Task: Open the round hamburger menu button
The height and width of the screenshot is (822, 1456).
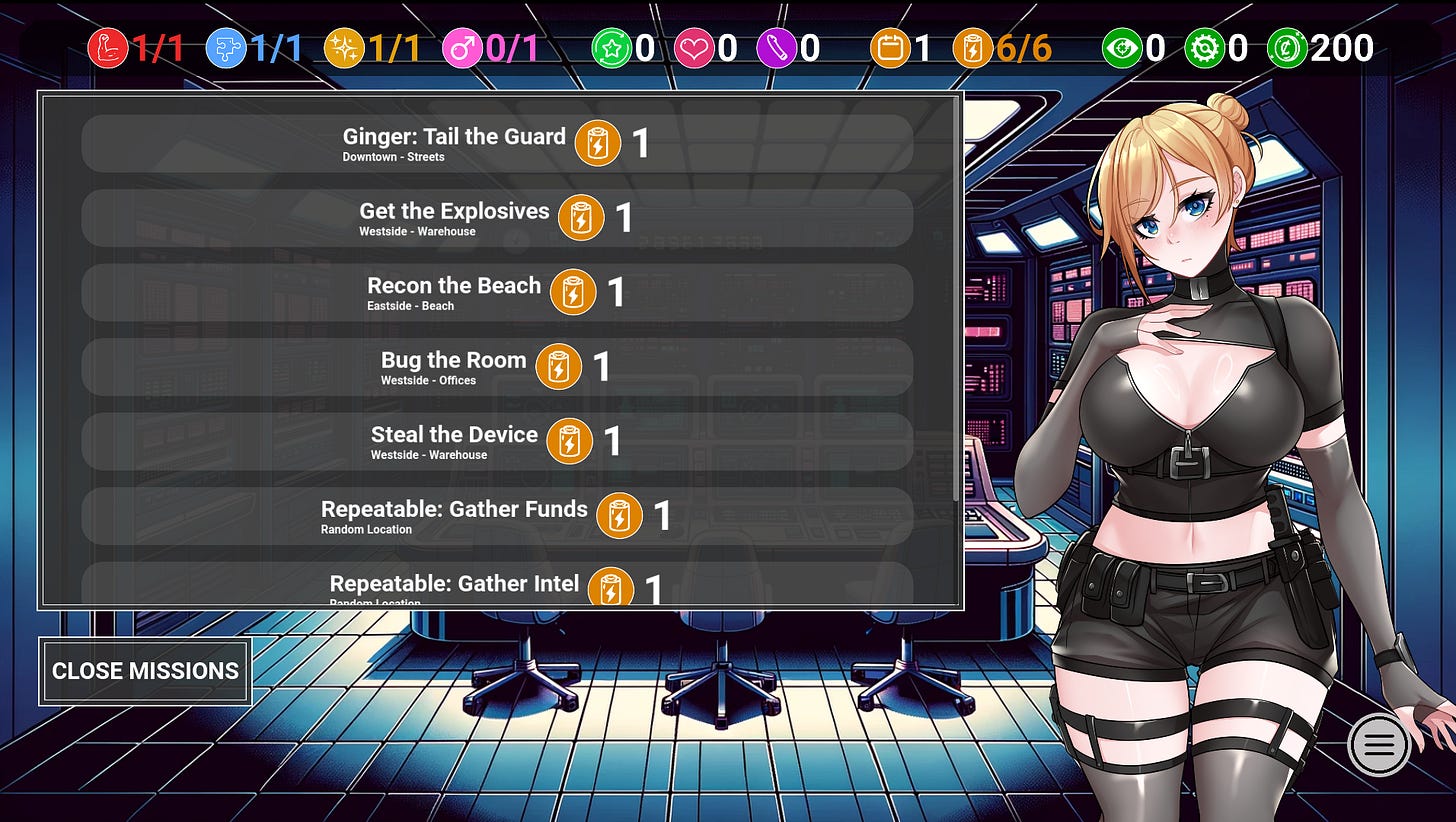Action: click(1379, 744)
